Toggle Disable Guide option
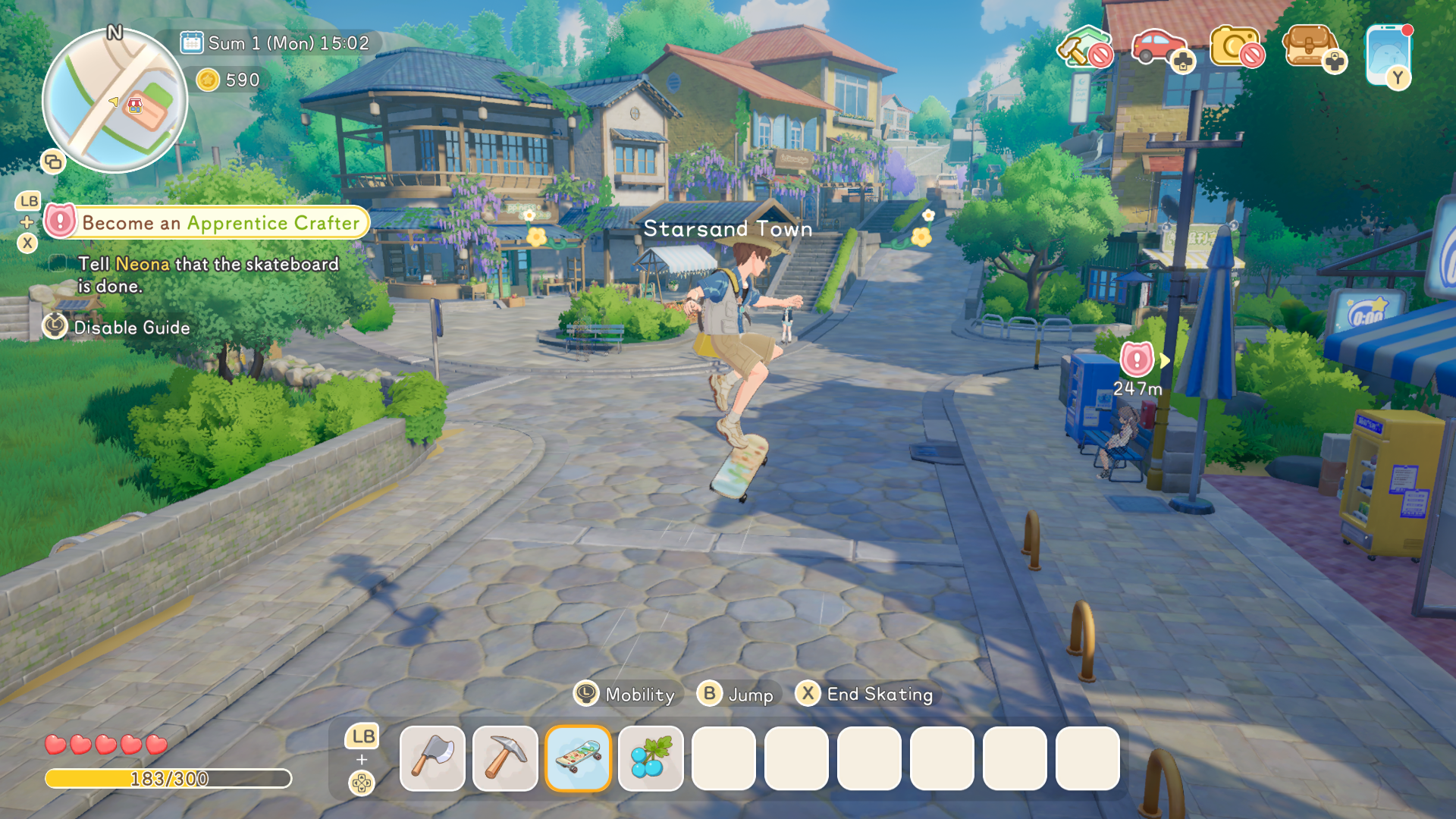 [130, 328]
